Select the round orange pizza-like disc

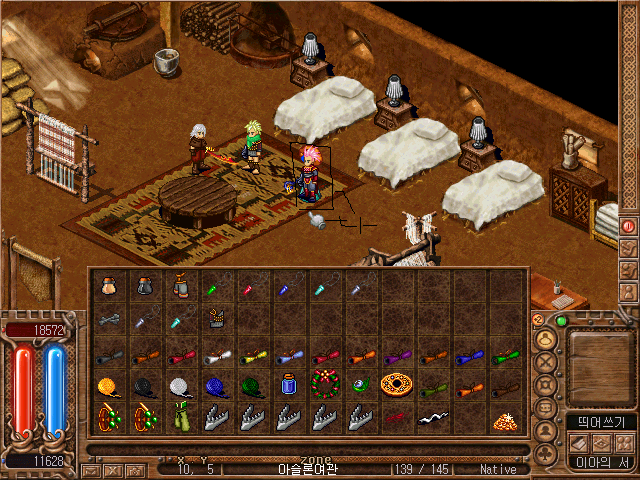(x=396, y=385)
